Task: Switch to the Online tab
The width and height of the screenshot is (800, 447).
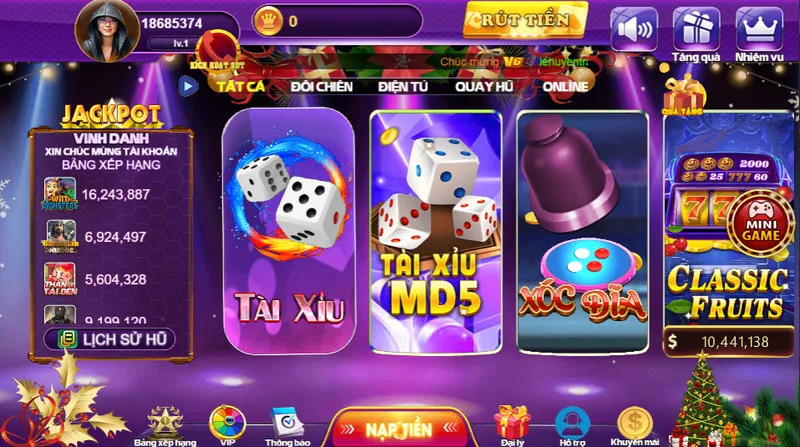Action: [565, 87]
